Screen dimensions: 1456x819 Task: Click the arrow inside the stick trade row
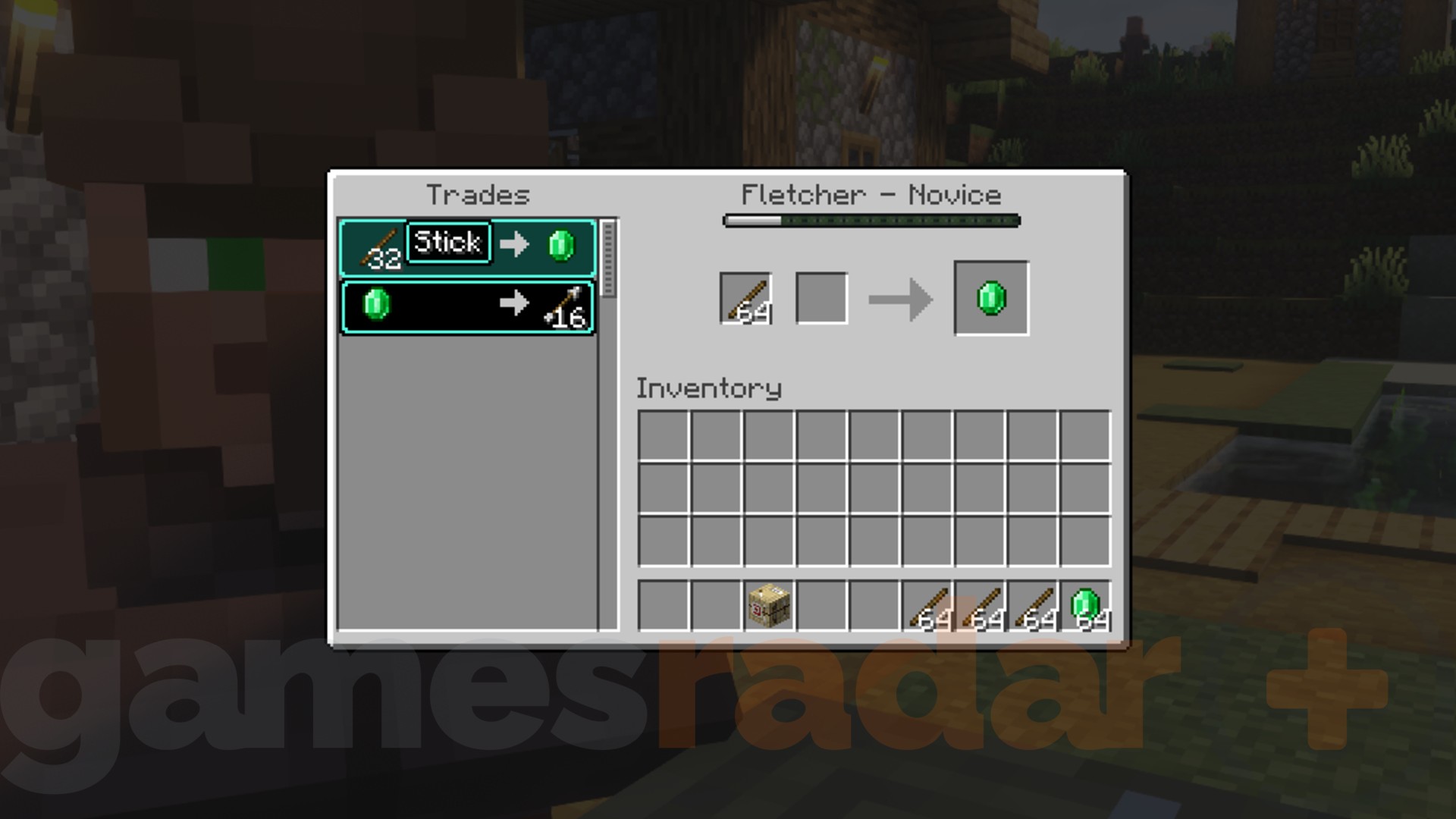tap(514, 244)
